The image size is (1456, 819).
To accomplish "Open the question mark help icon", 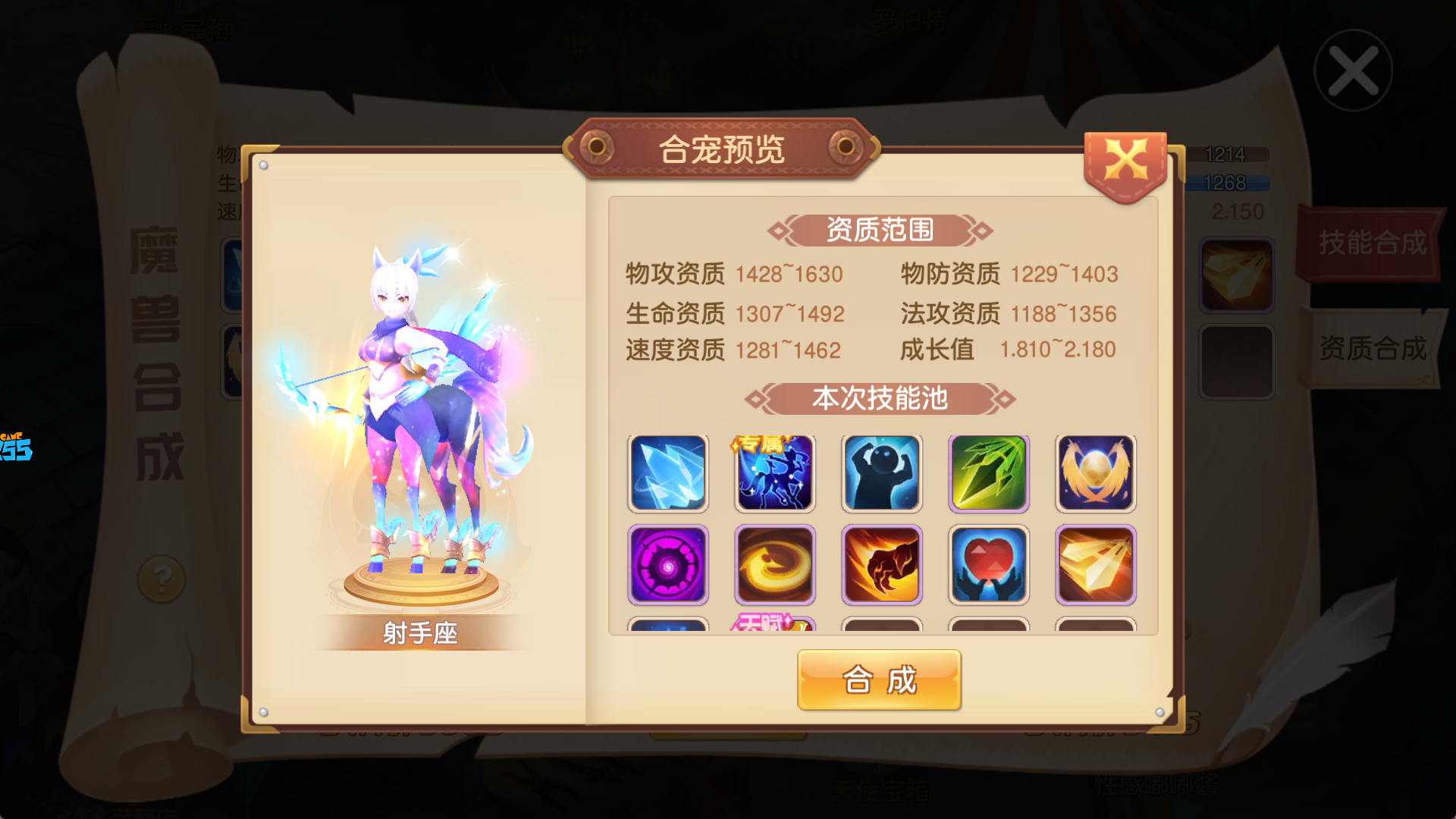I will tap(160, 579).
